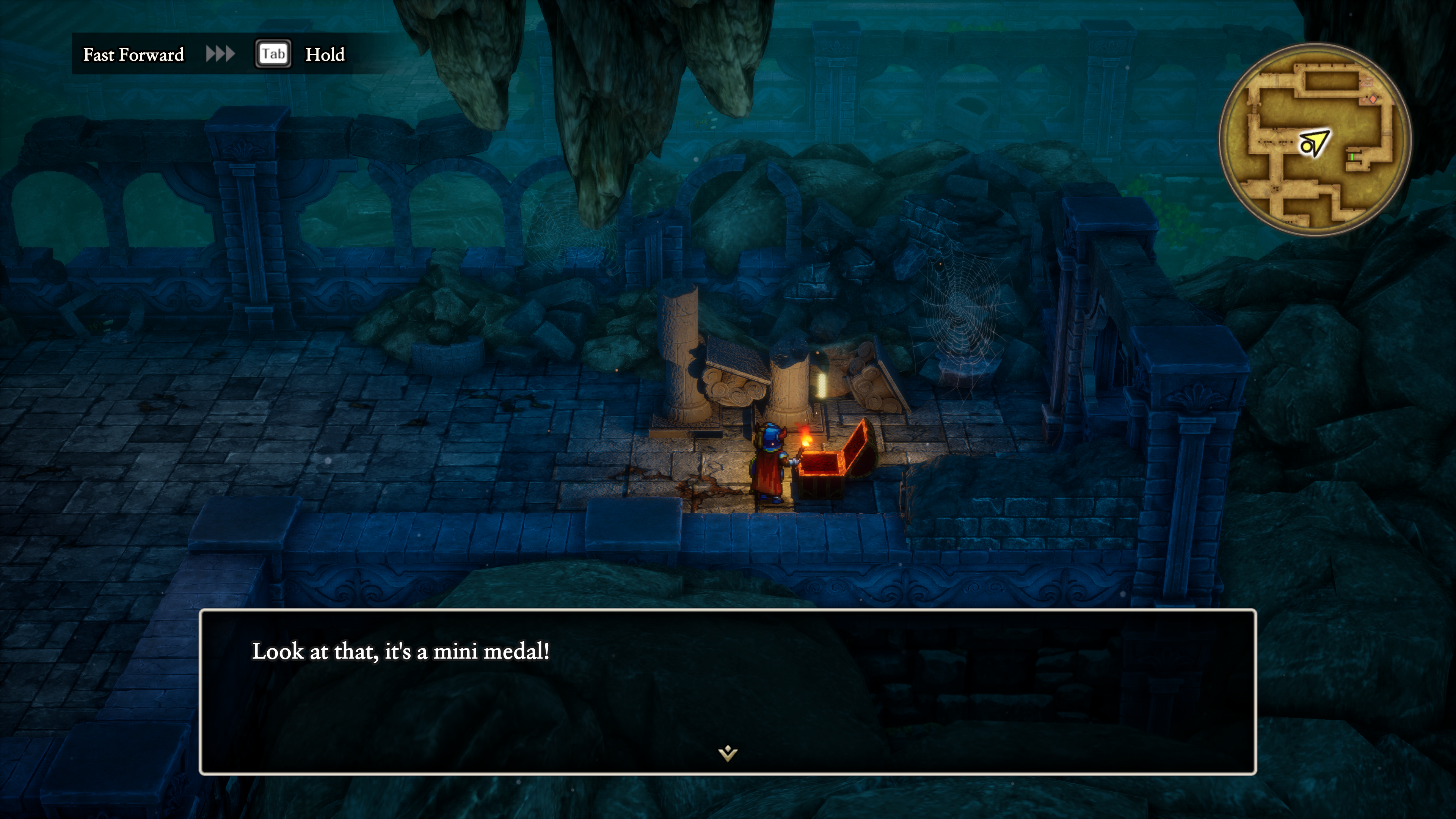Screen dimensions: 1456x819
Task: Click the mini medal dialogue box
Action: pyautogui.click(x=728, y=691)
